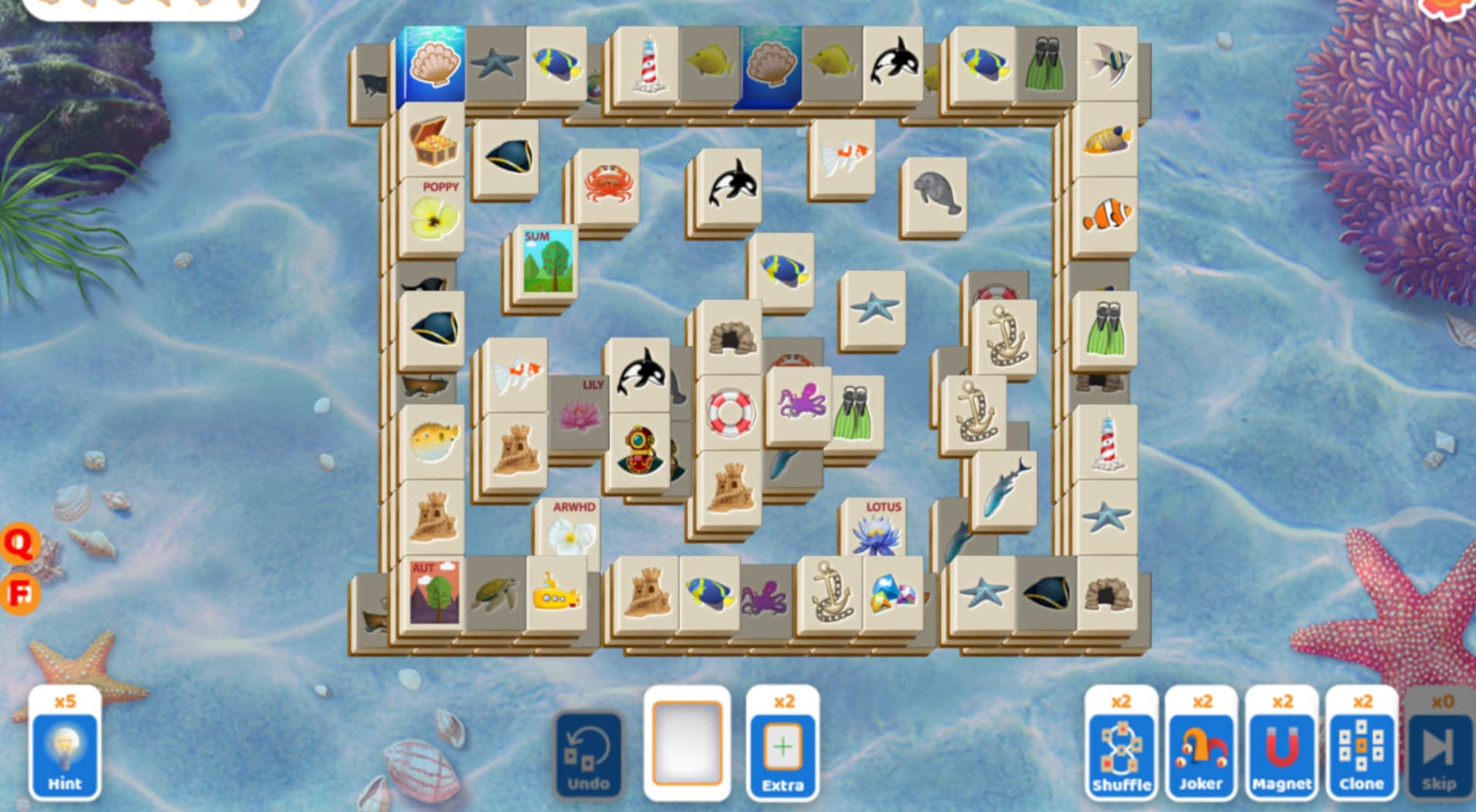This screenshot has width=1476, height=812.
Task: Activate the Extra tile power-up
Action: point(782,751)
